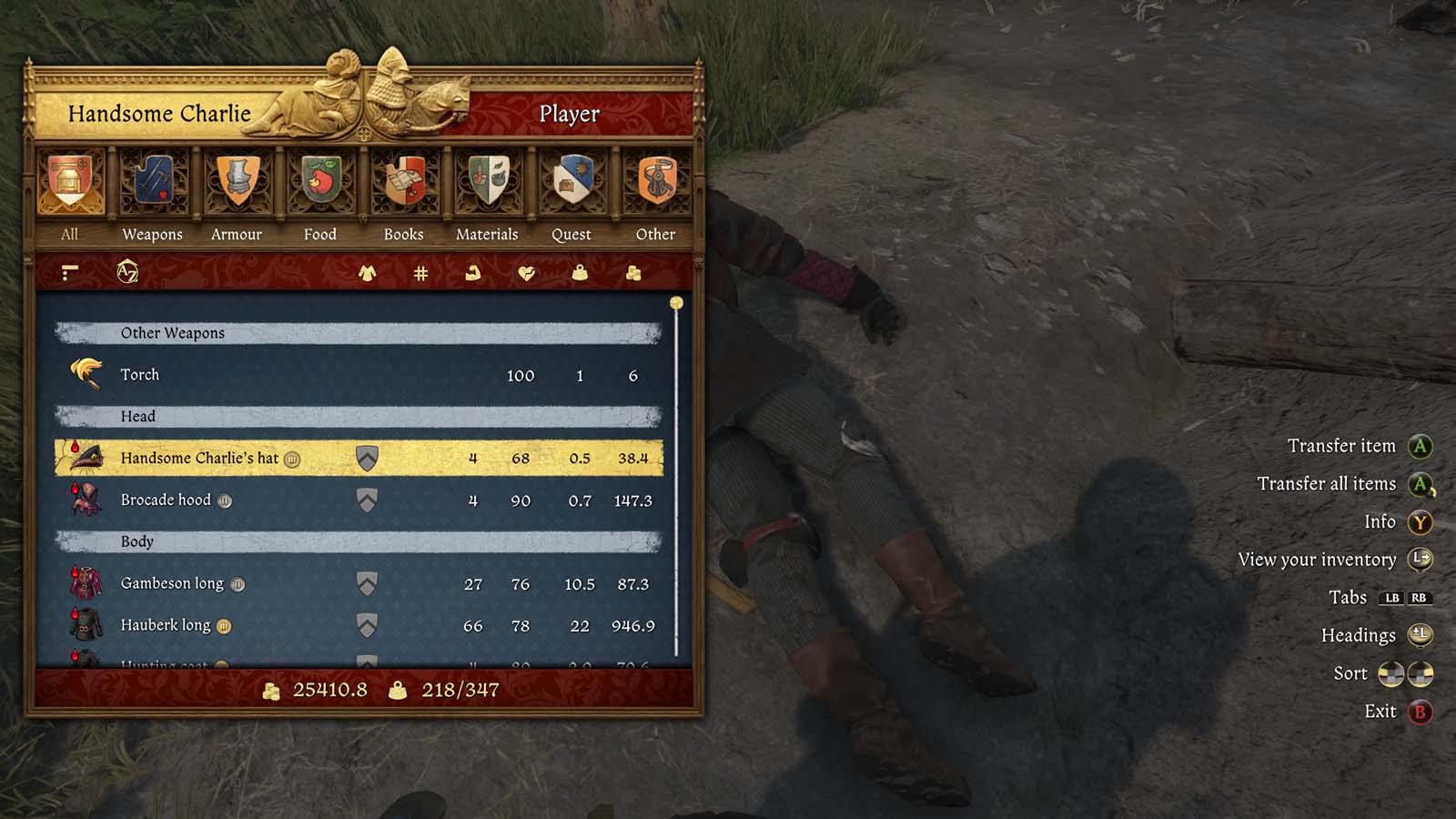This screenshot has height=819, width=1456.
Task: Click the Food category apple shield
Action: pyautogui.click(x=319, y=182)
